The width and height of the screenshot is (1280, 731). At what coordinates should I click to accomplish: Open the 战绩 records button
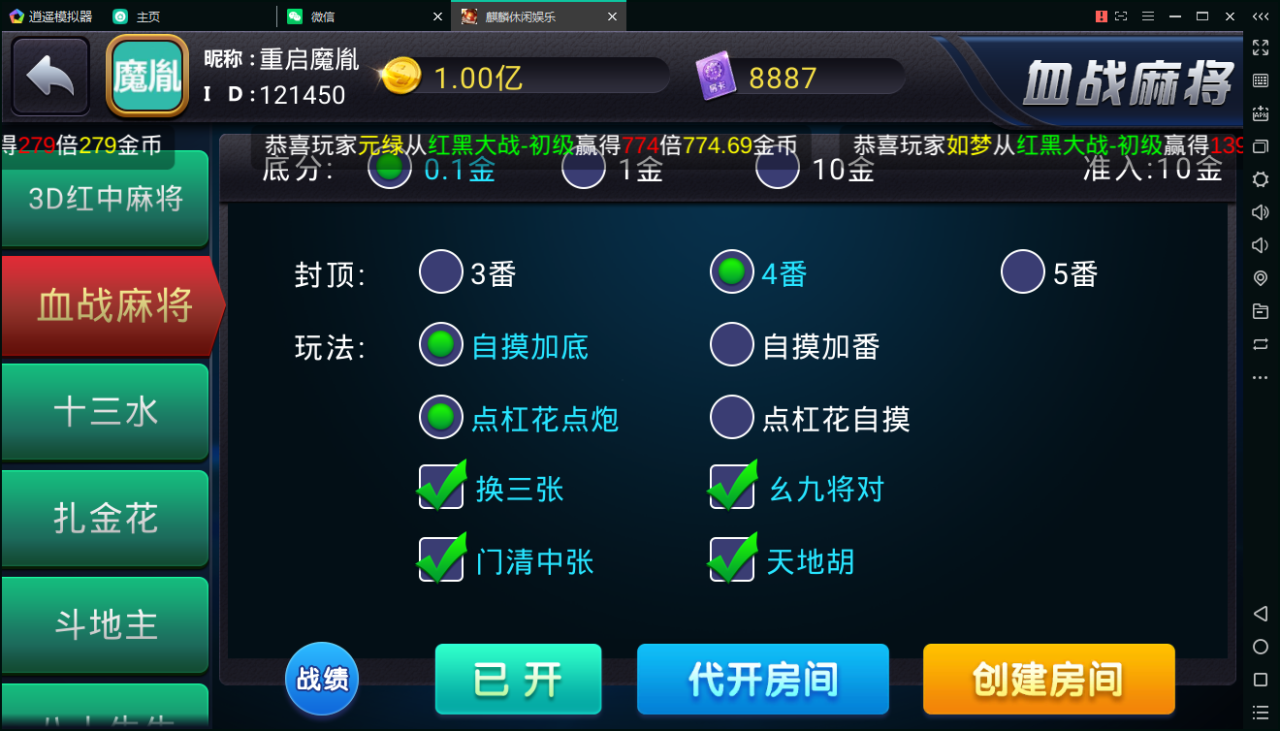tap(321, 679)
